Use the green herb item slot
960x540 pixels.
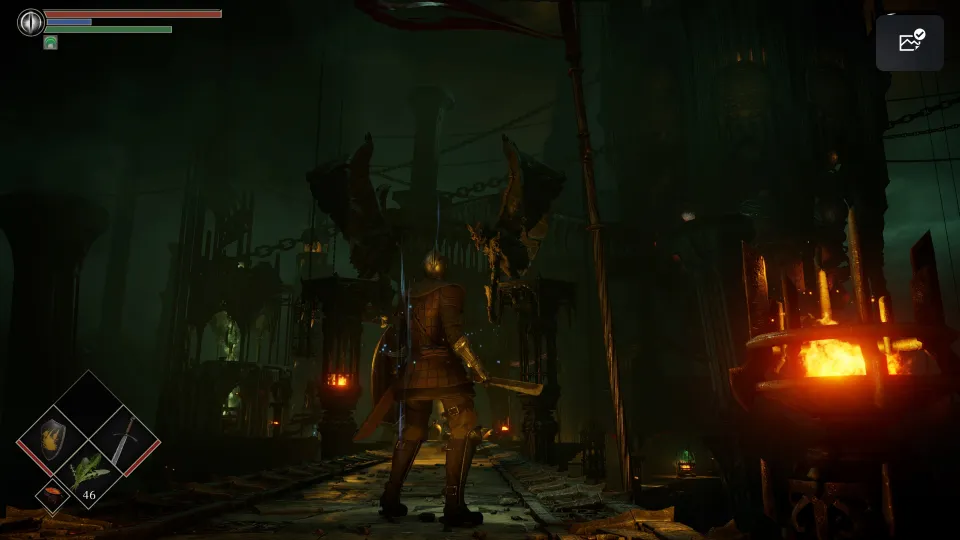86,473
